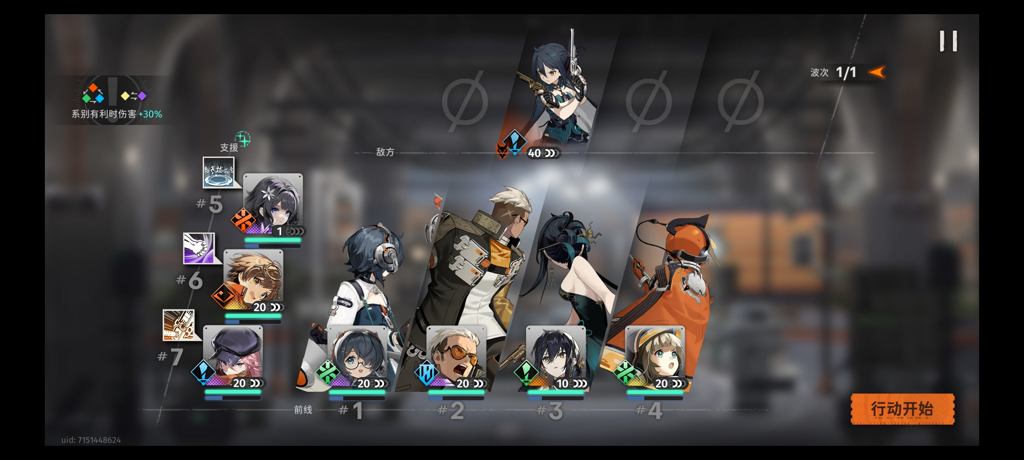Start the battle with 行动开始 button

(x=902, y=409)
